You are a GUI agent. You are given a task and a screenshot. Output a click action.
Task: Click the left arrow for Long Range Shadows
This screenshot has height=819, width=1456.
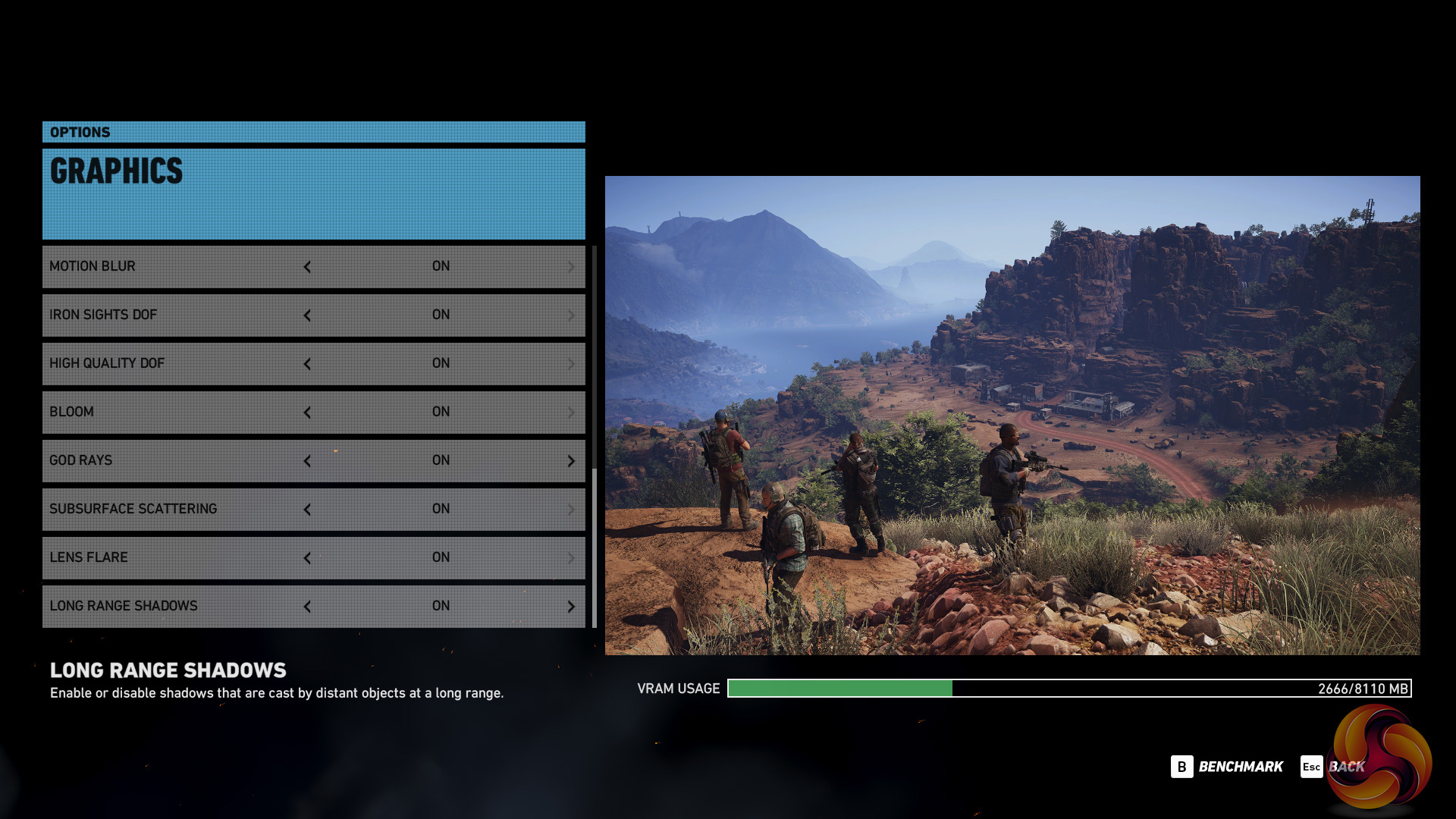pos(307,607)
